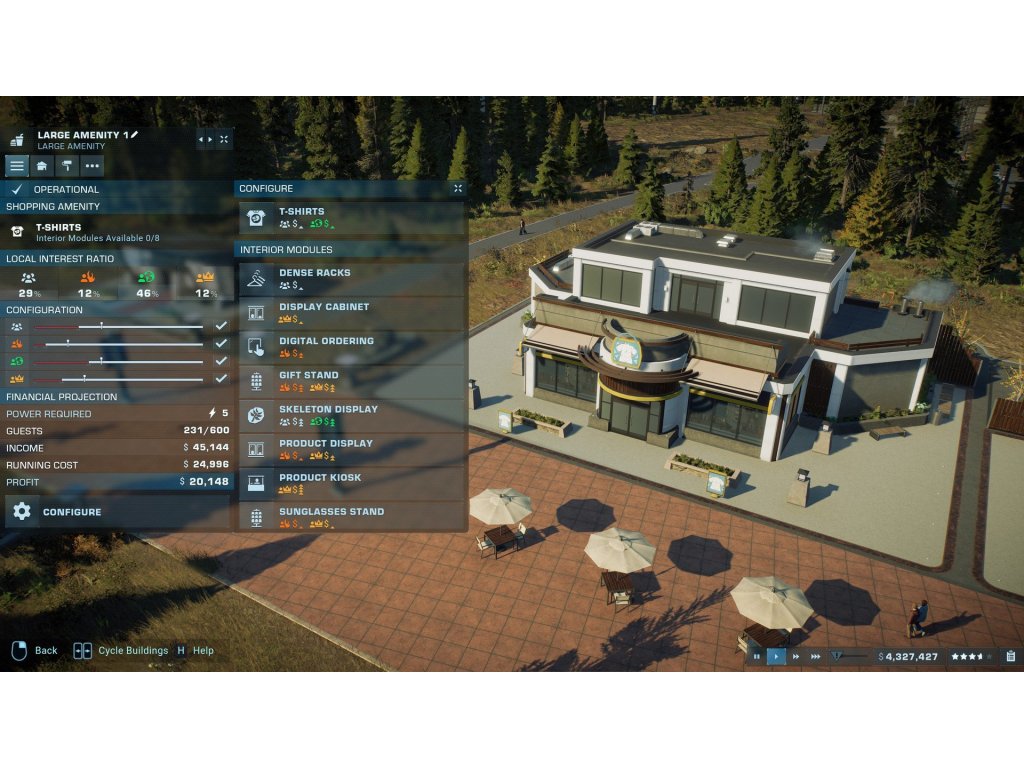This screenshot has width=1024, height=768.
Task: Pause the game speed
Action: (756, 656)
